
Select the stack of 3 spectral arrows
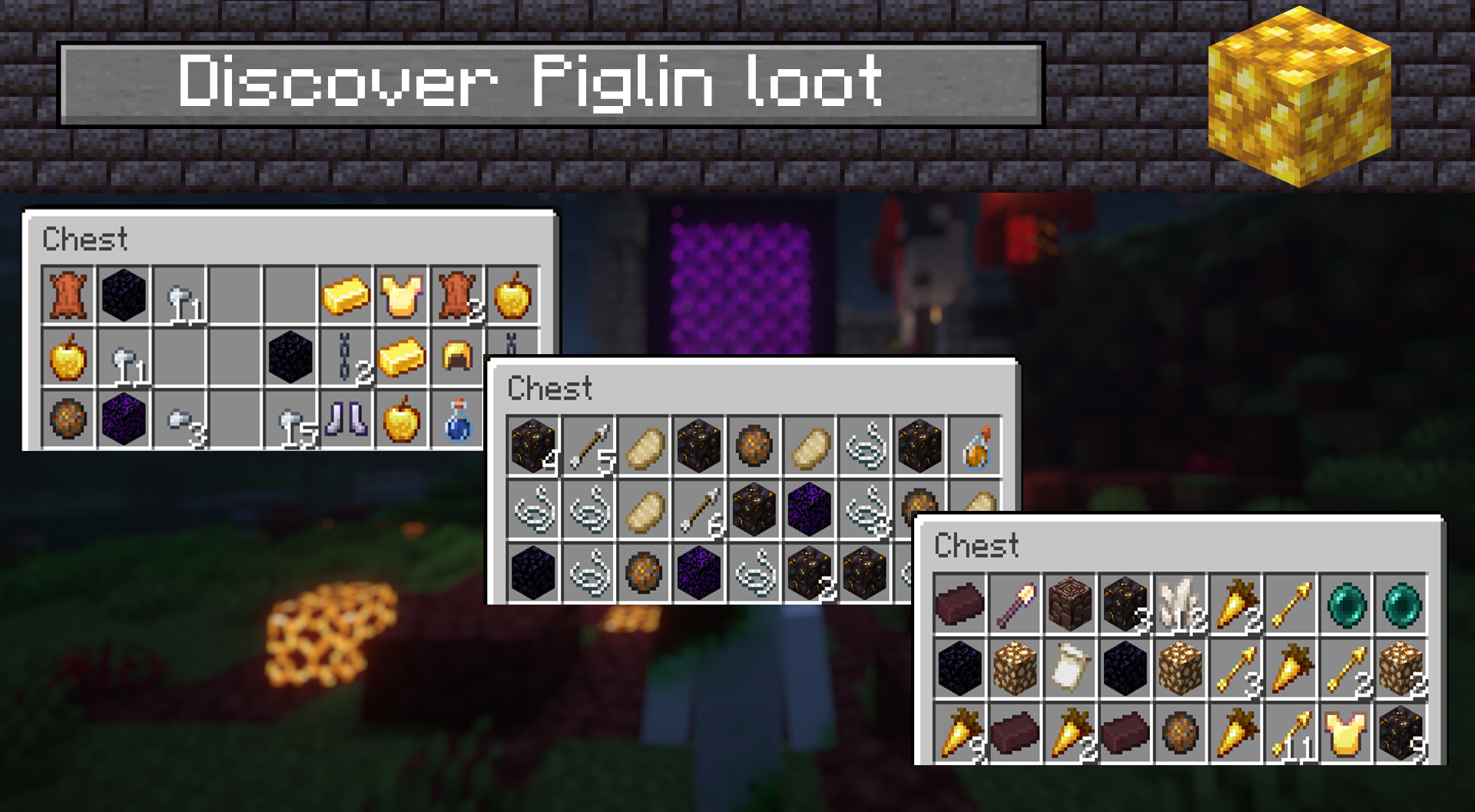point(1235,669)
